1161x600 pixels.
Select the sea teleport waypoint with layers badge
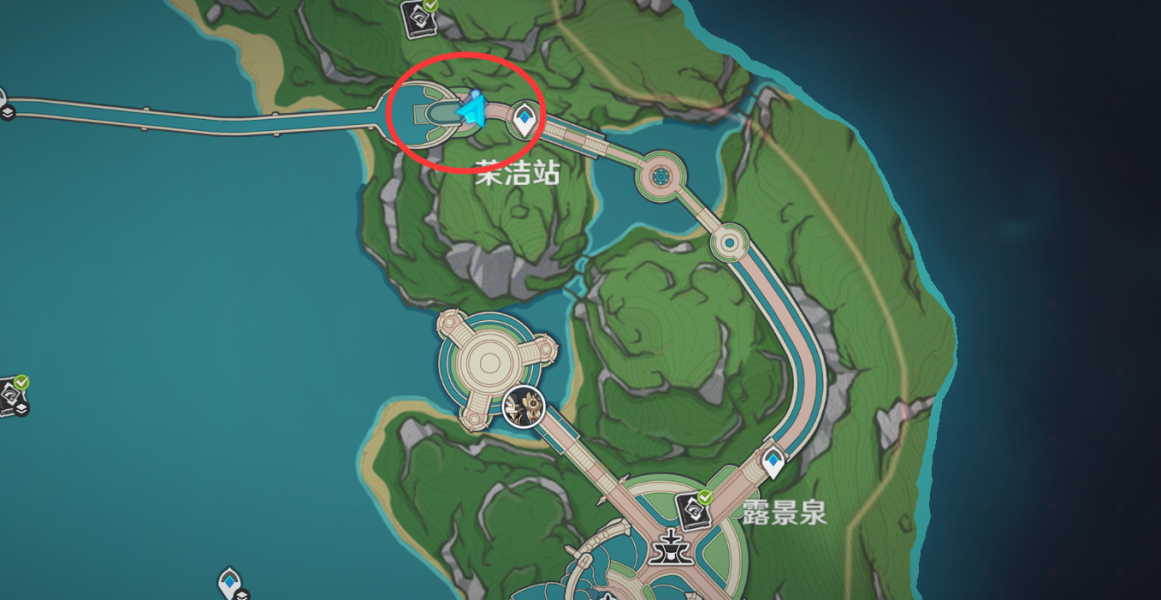point(230,581)
